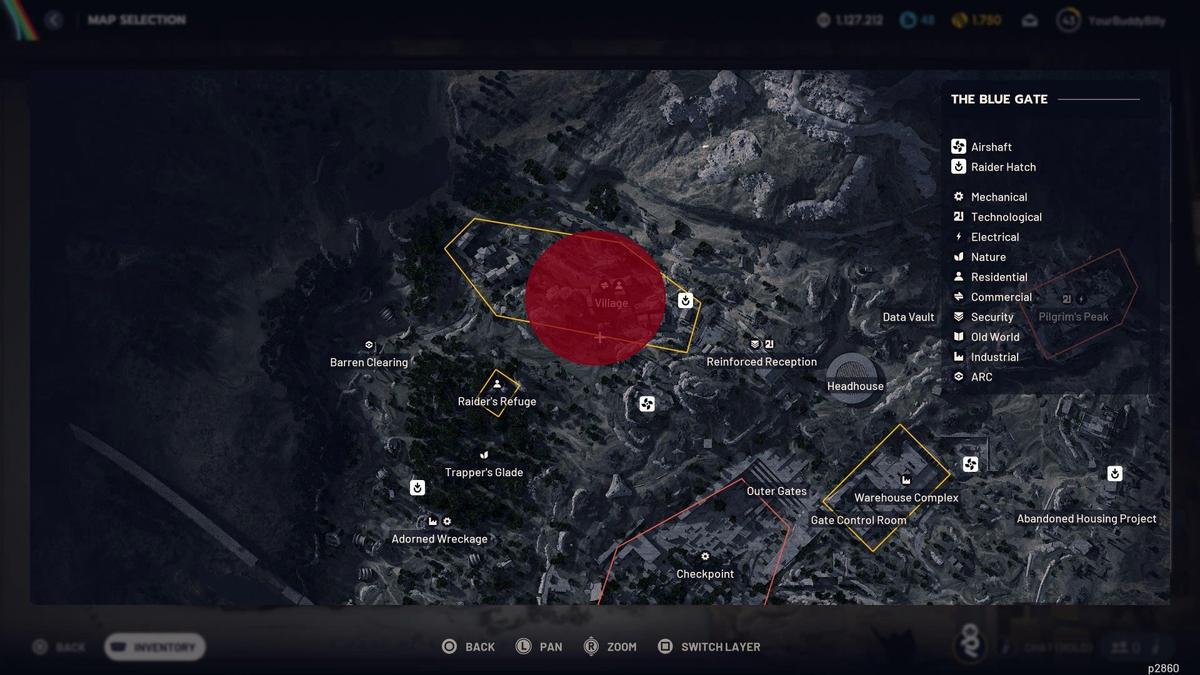Click the Airshaft icon below Reinforced Reception
The image size is (1200, 675).
pyautogui.click(x=647, y=404)
